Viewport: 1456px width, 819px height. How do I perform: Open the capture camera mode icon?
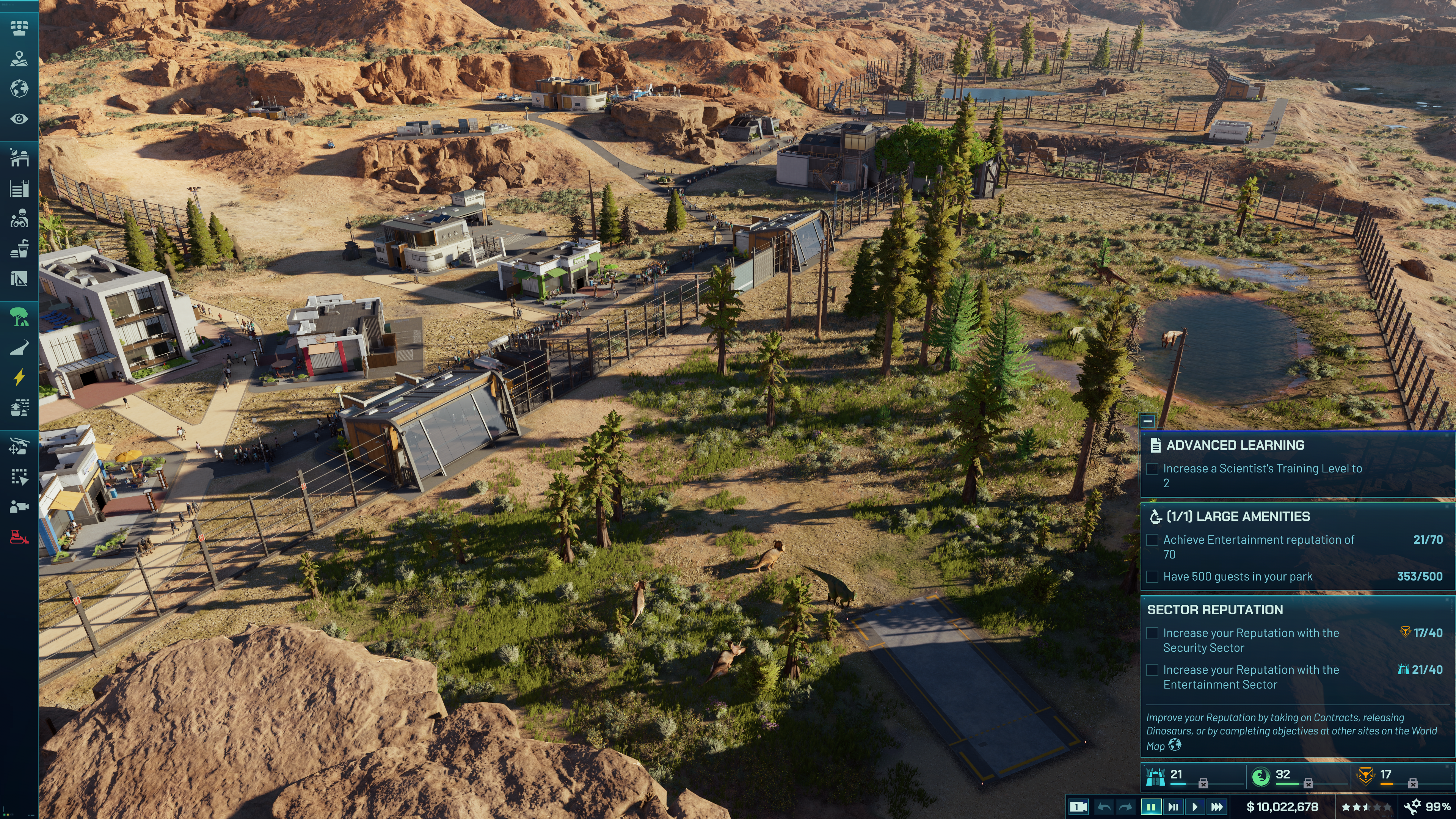click(x=19, y=507)
